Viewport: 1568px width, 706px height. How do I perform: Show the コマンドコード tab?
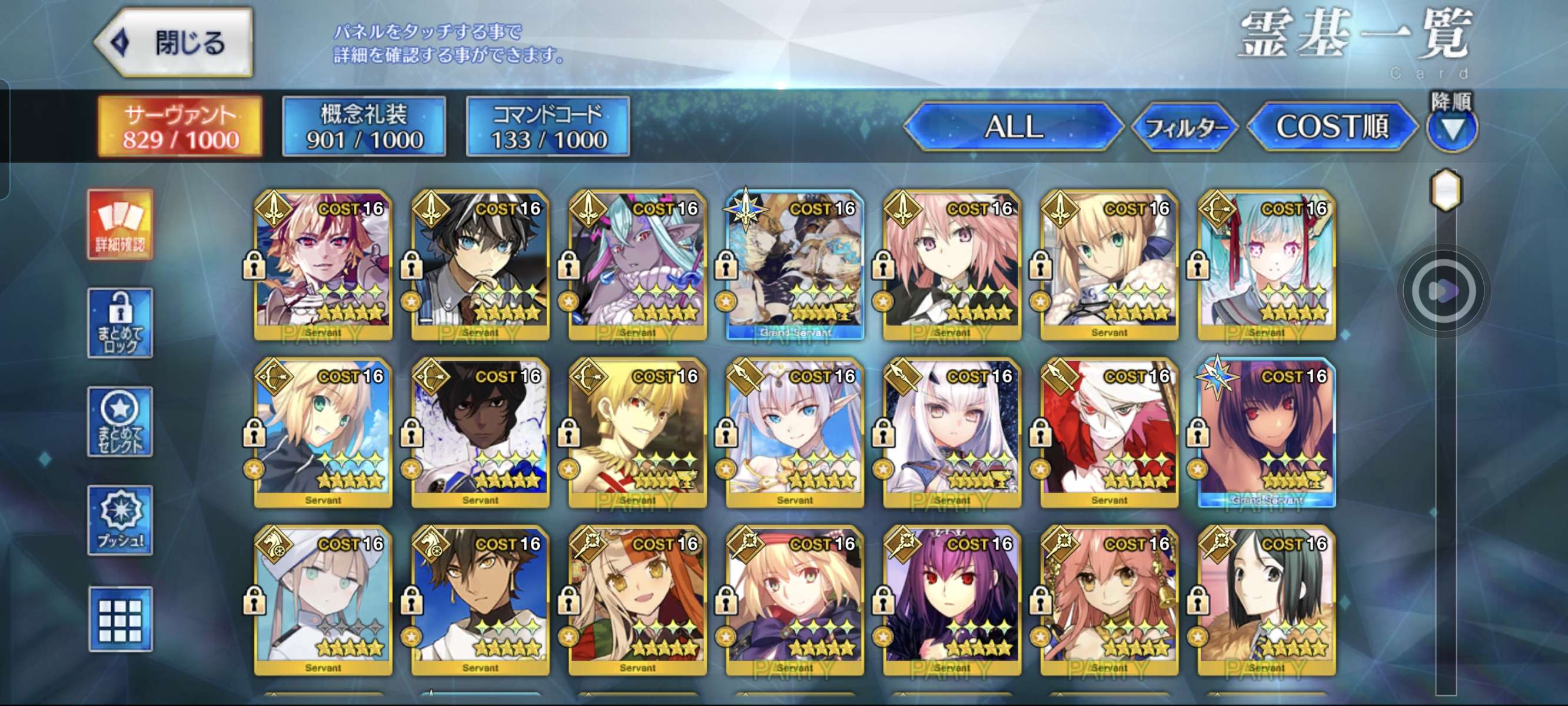tap(548, 126)
